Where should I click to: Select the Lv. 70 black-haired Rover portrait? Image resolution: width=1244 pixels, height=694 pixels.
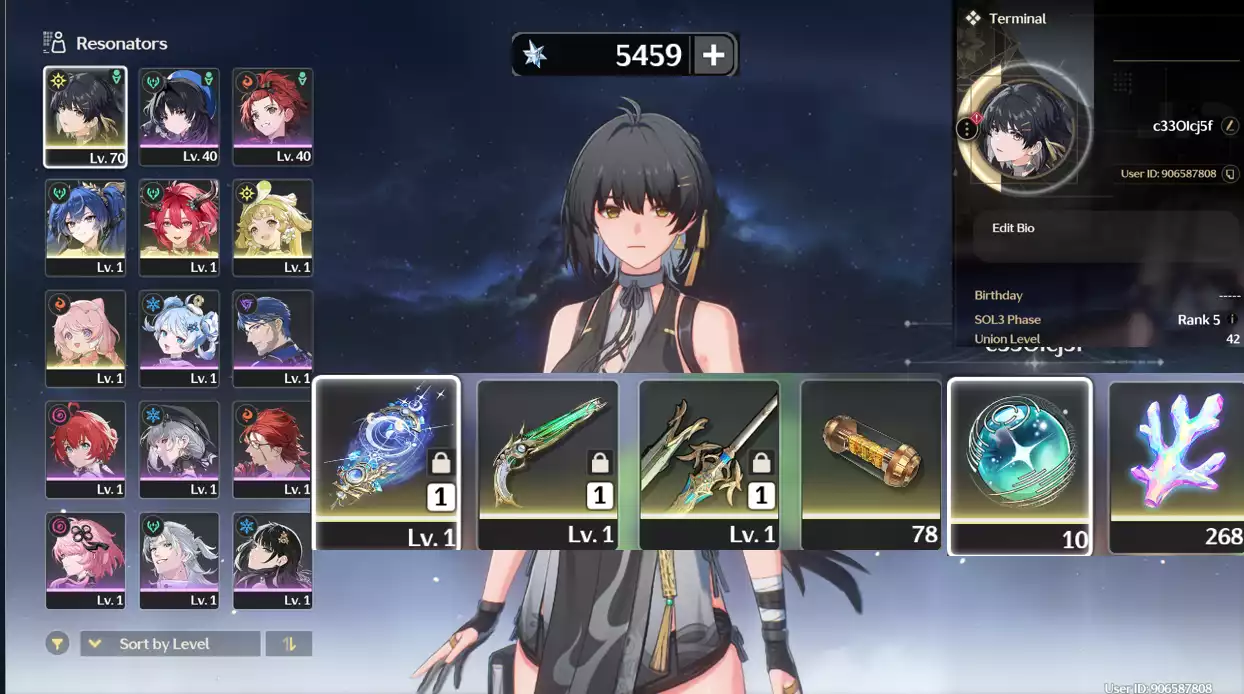(85, 116)
